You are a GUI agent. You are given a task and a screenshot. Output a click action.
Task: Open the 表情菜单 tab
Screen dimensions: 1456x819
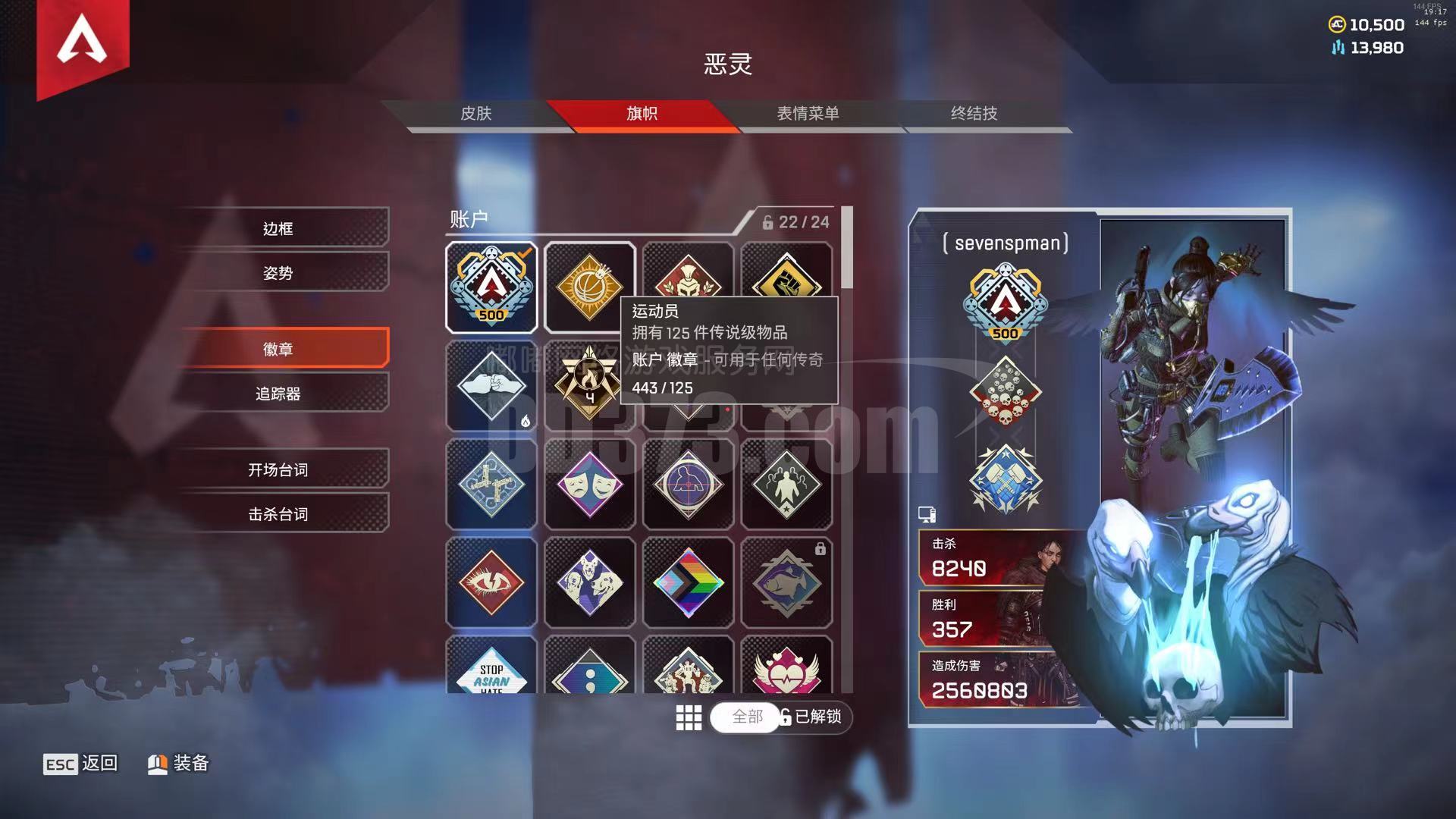pyautogui.click(x=808, y=114)
